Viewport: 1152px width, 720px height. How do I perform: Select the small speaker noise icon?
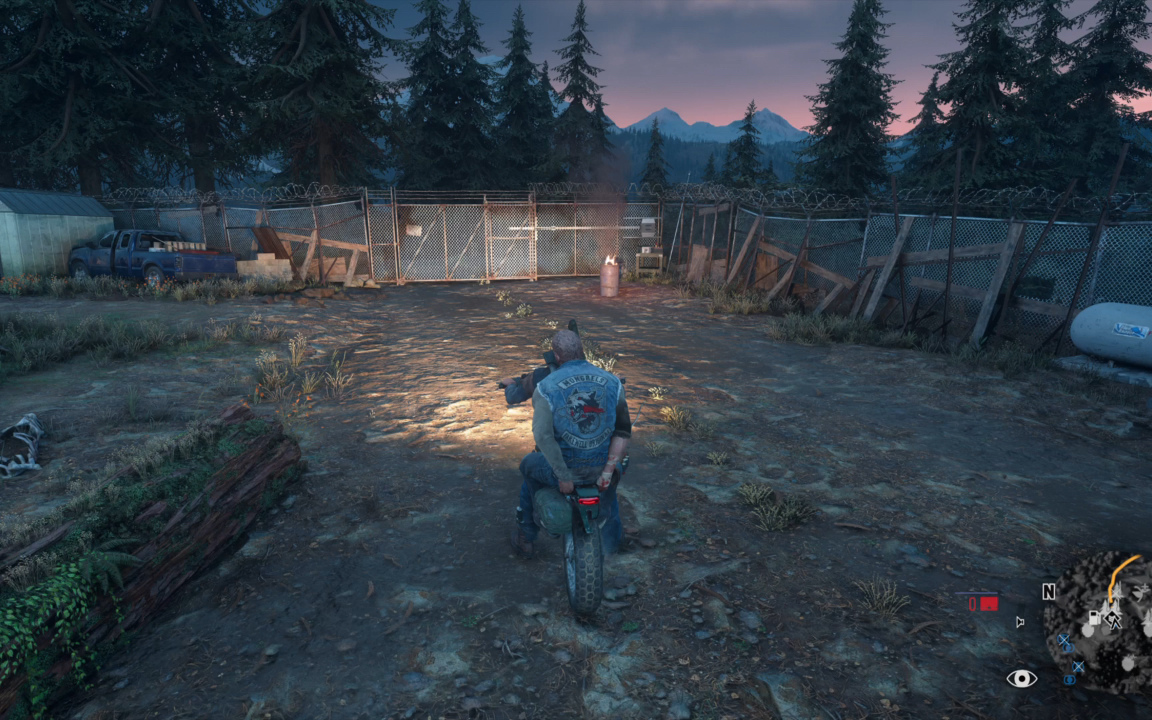pyautogui.click(x=1020, y=622)
